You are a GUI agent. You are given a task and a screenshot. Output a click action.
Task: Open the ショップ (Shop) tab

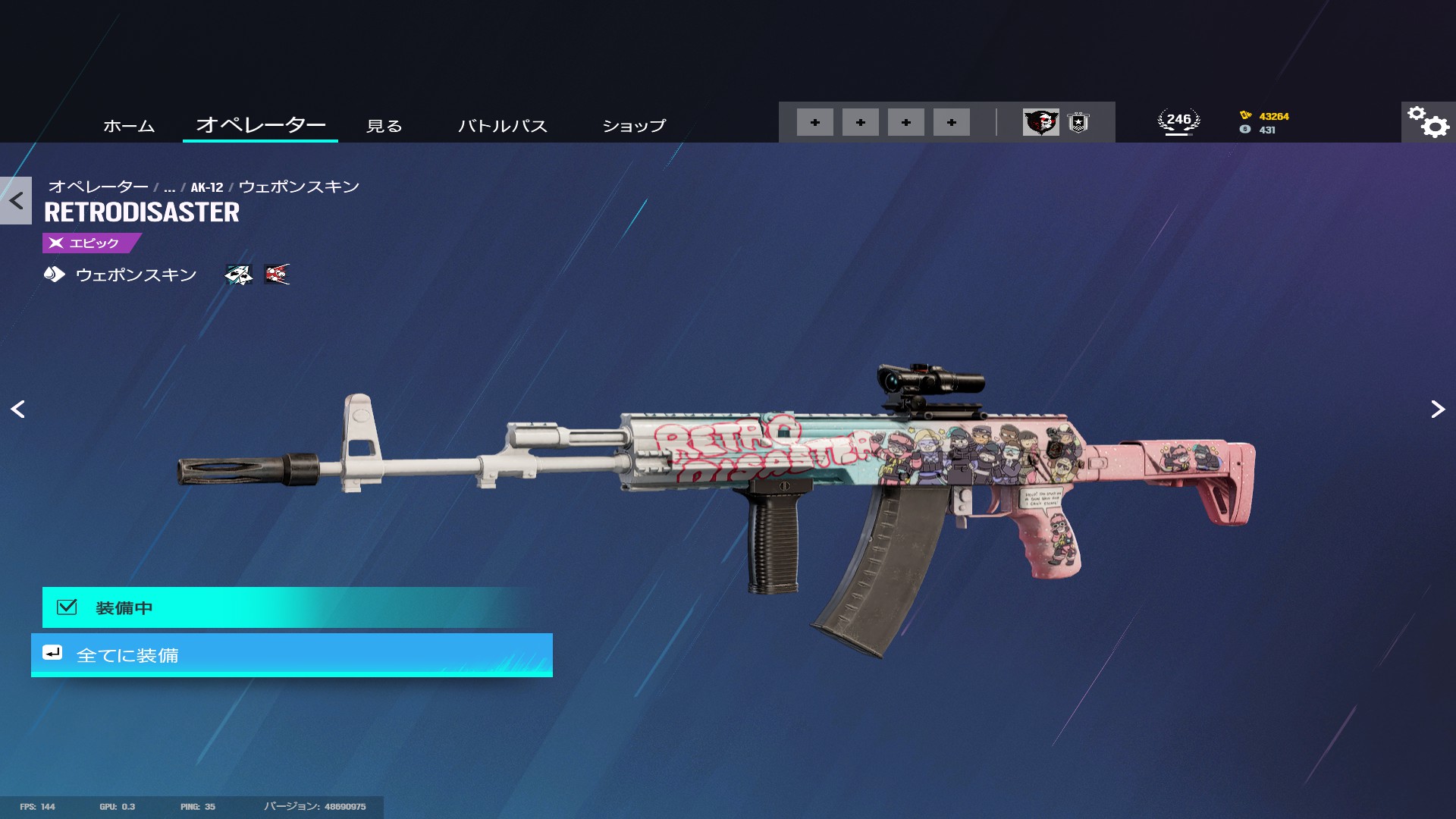pos(634,126)
